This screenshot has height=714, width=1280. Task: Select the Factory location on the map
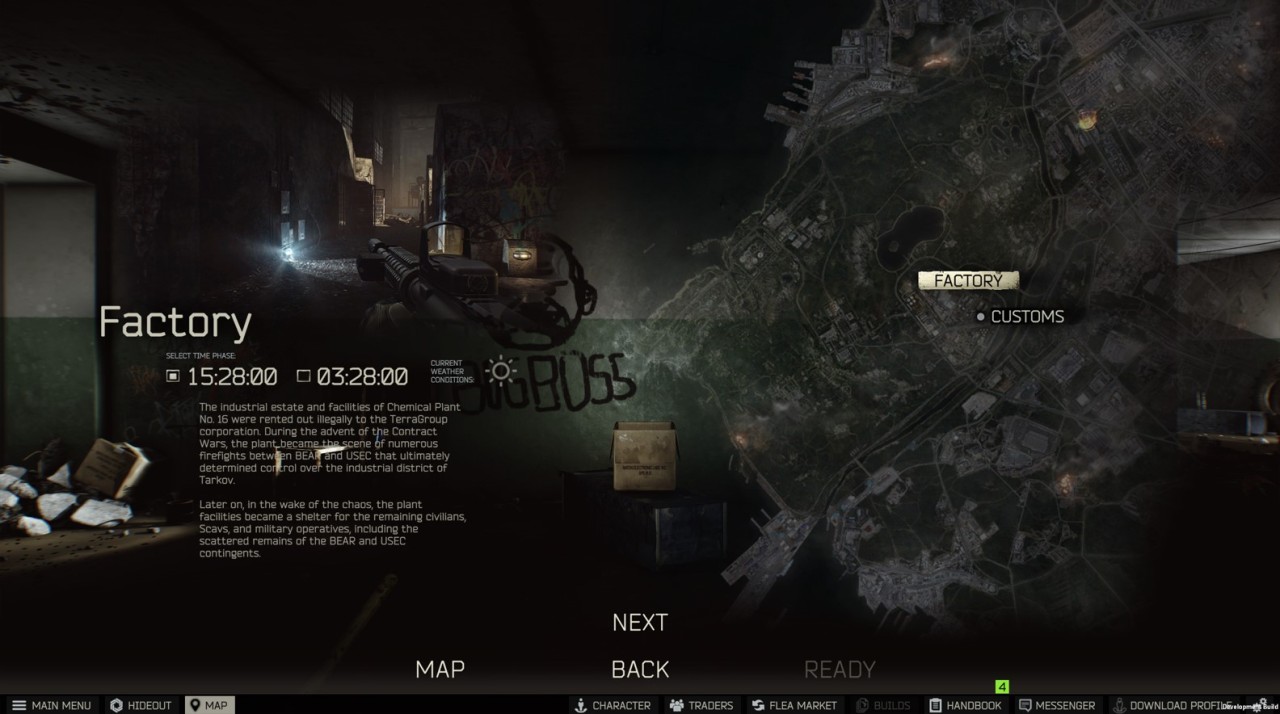(967, 281)
